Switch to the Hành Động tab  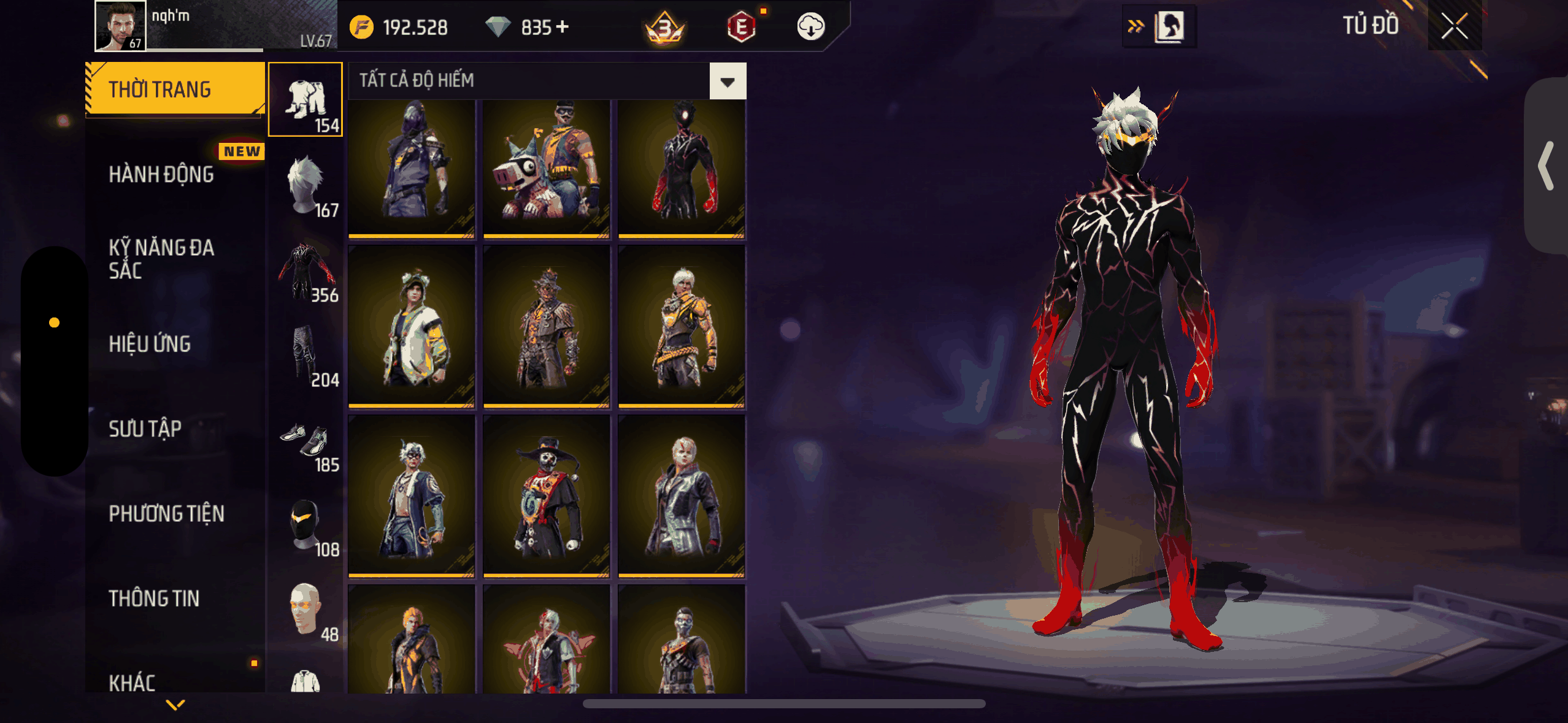(161, 175)
